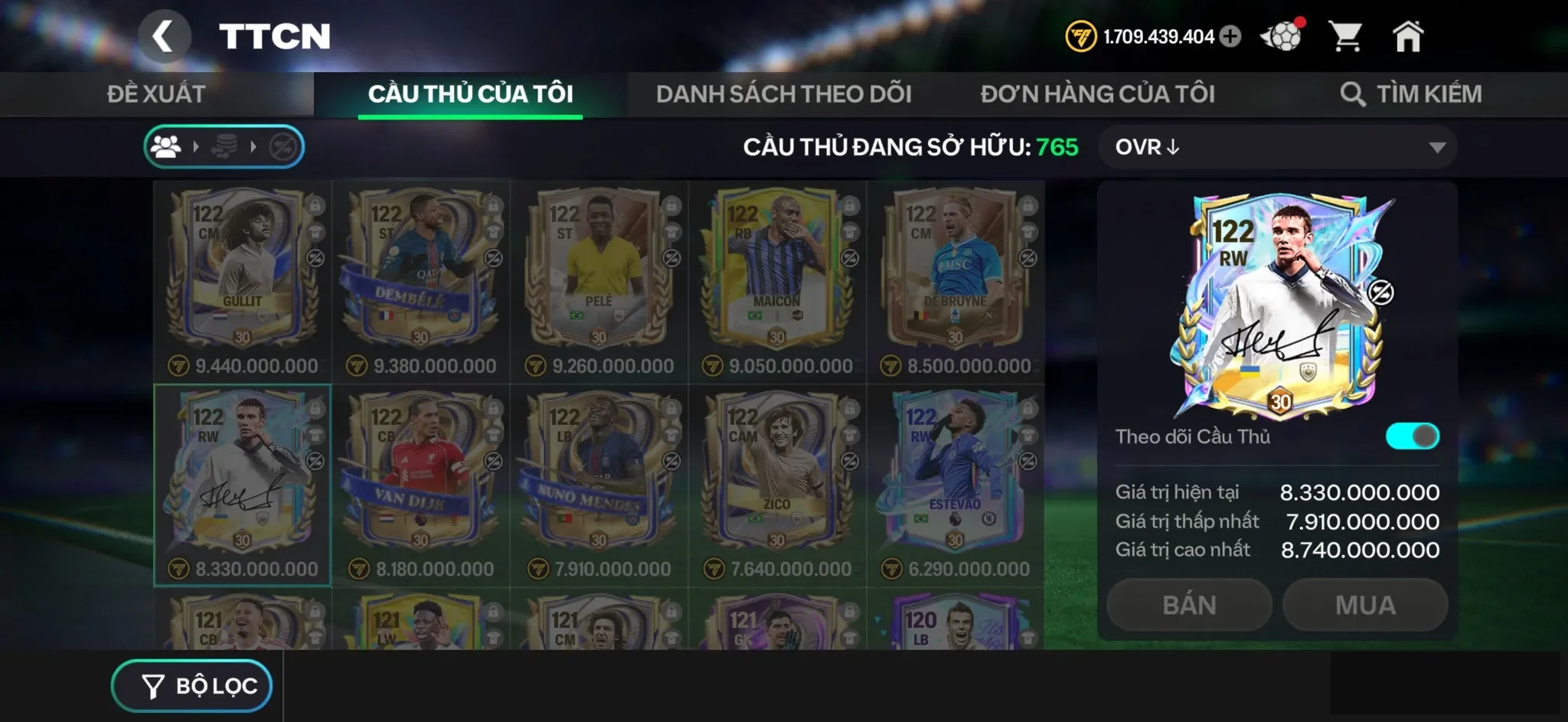Open BỘ LỌC filters
This screenshot has width=1568, height=722.
click(x=192, y=684)
